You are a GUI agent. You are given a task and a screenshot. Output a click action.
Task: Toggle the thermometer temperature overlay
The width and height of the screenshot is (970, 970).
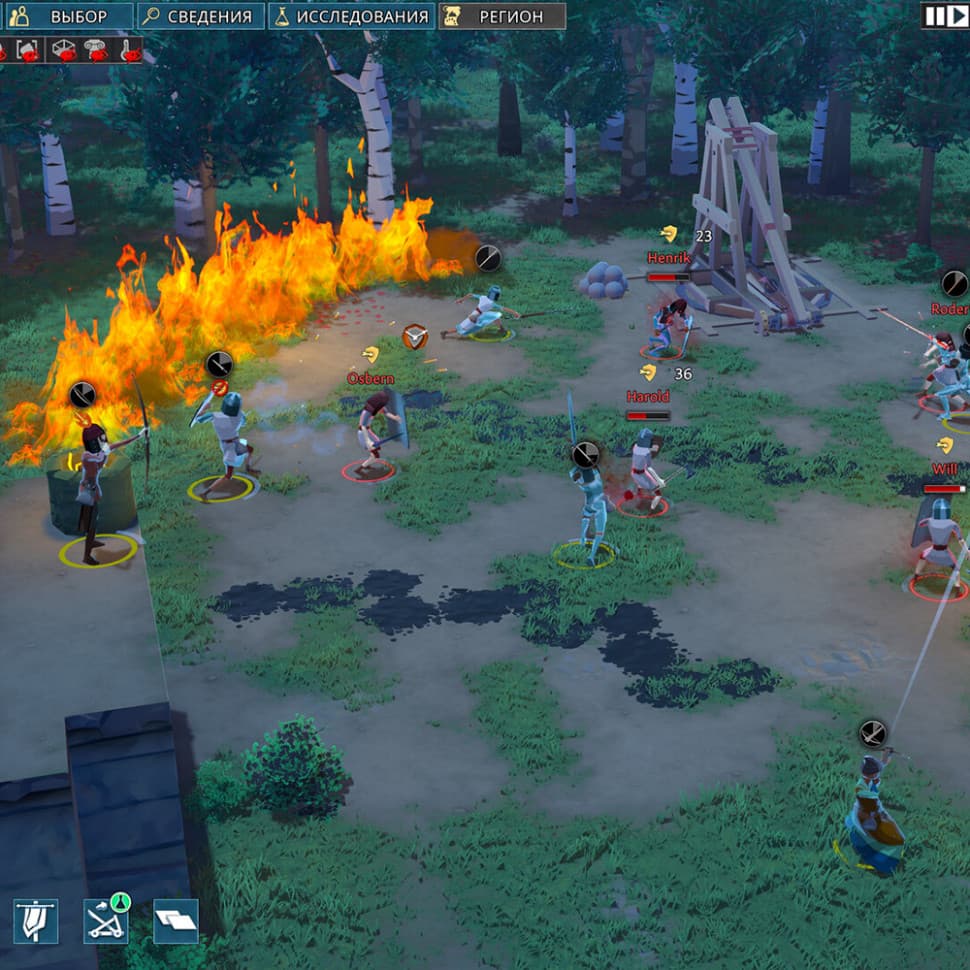click(x=127, y=51)
